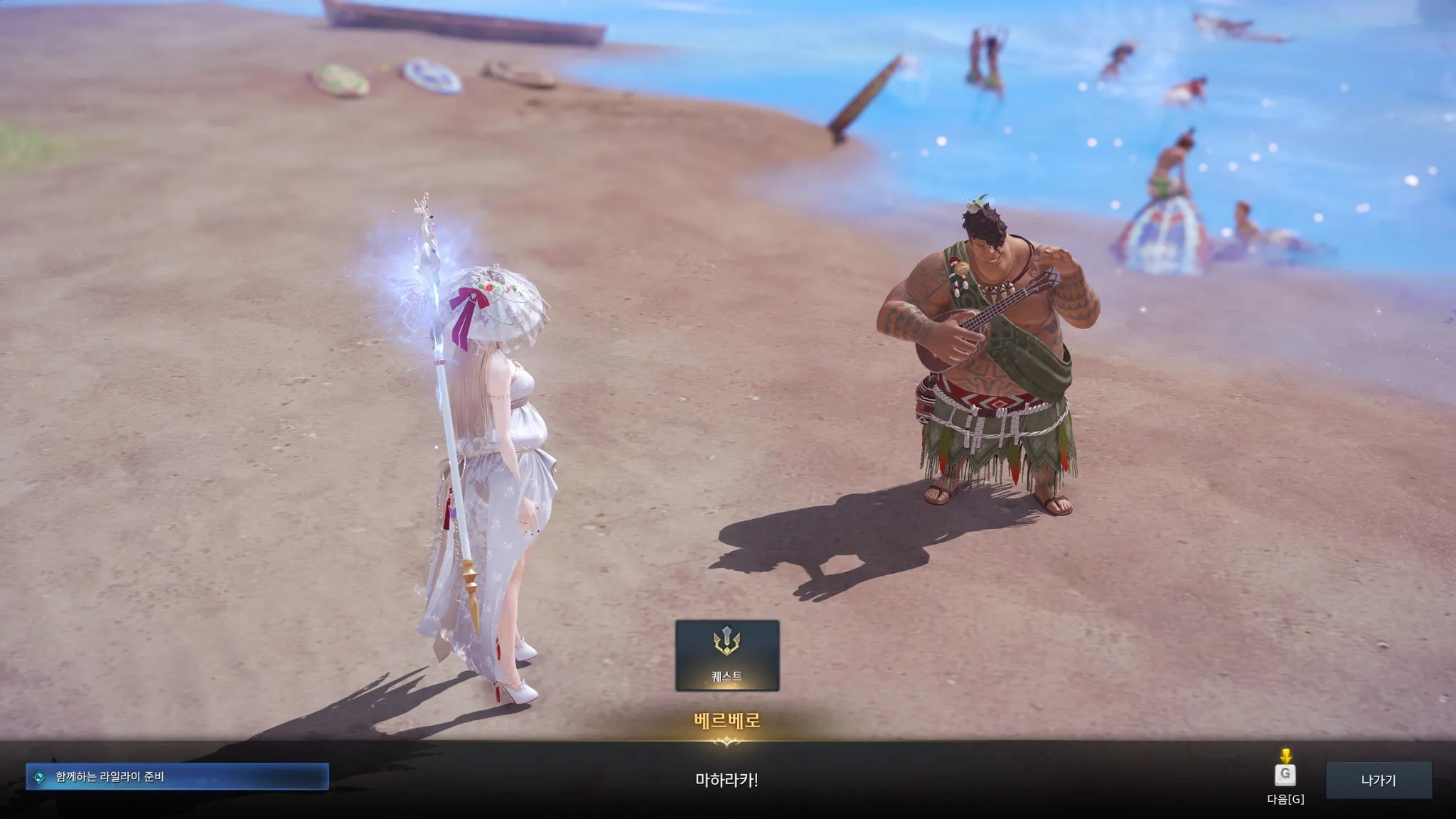Open the 퀘스트 quest option
Viewport: 1456px width, 819px height.
727,655
